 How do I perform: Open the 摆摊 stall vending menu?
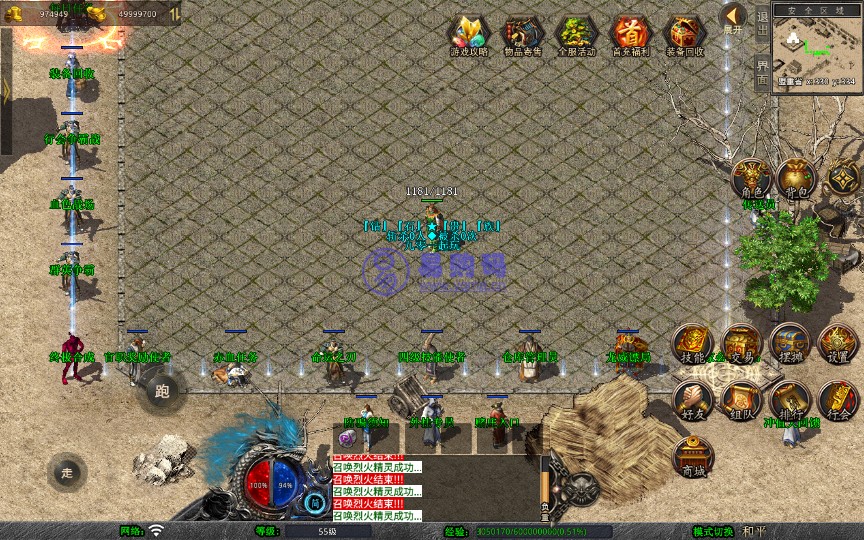click(790, 344)
